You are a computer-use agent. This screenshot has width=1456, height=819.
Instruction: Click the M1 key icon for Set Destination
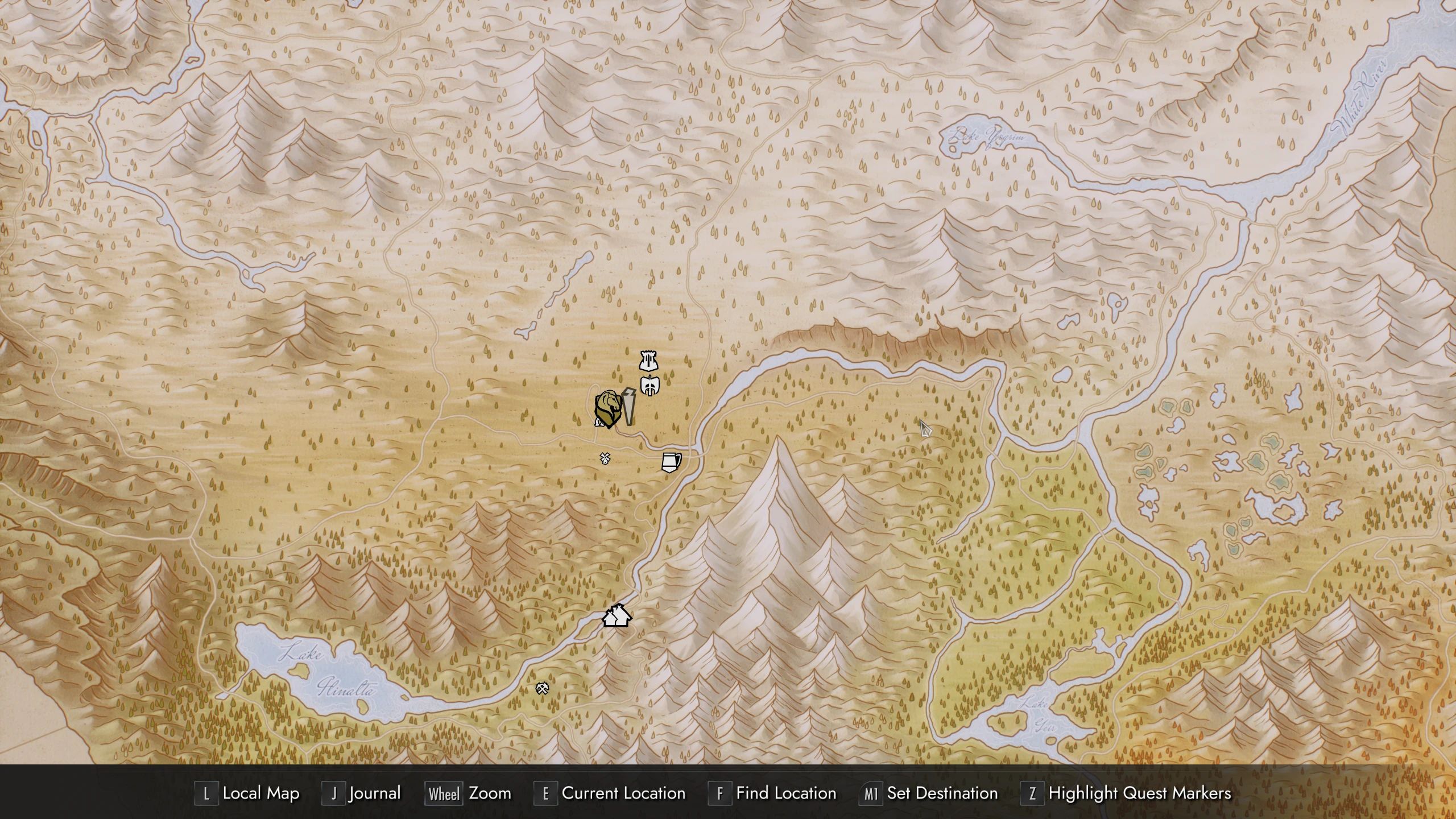pyautogui.click(x=870, y=793)
